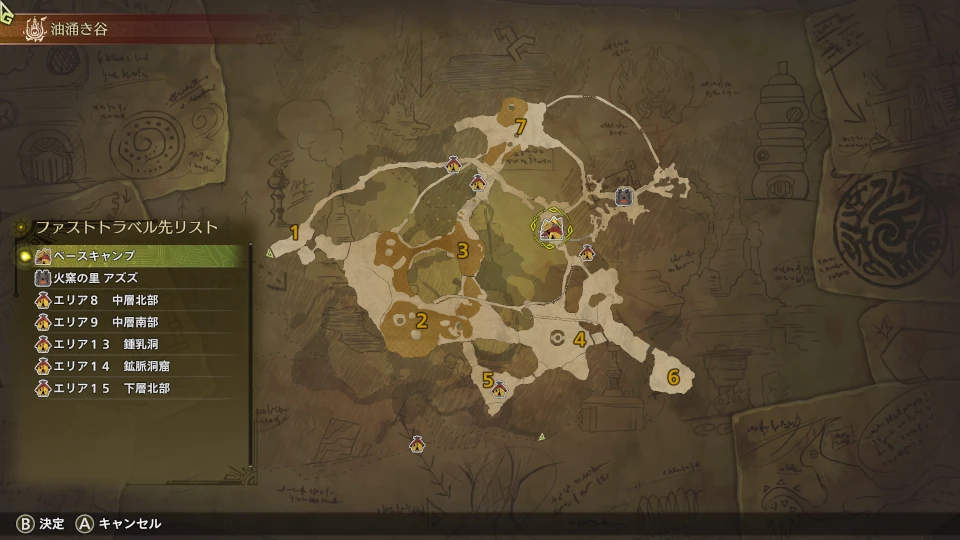Select the isolated camp marker at map bottom
This screenshot has height=540, width=960.
417,444
